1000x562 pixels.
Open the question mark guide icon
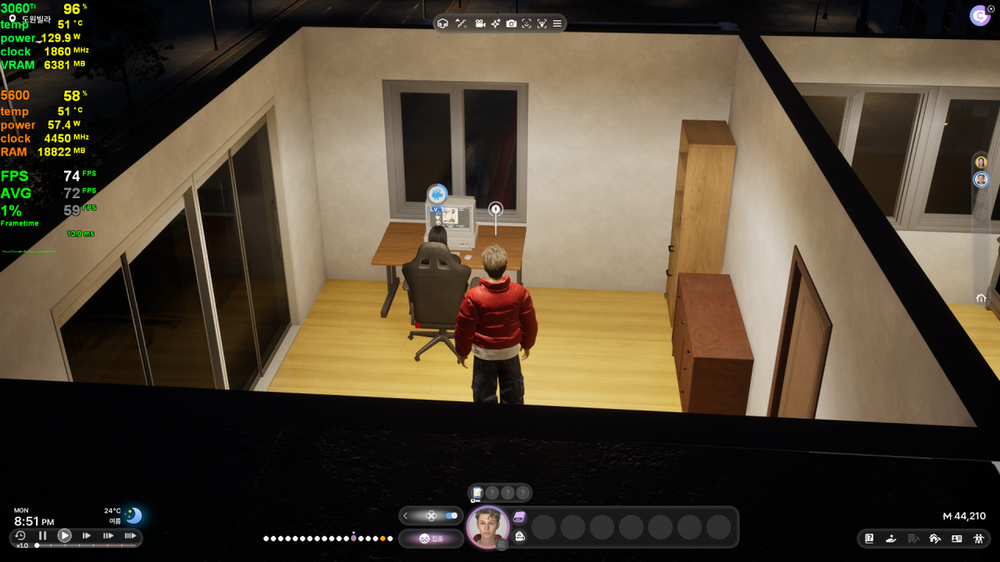coord(869,539)
